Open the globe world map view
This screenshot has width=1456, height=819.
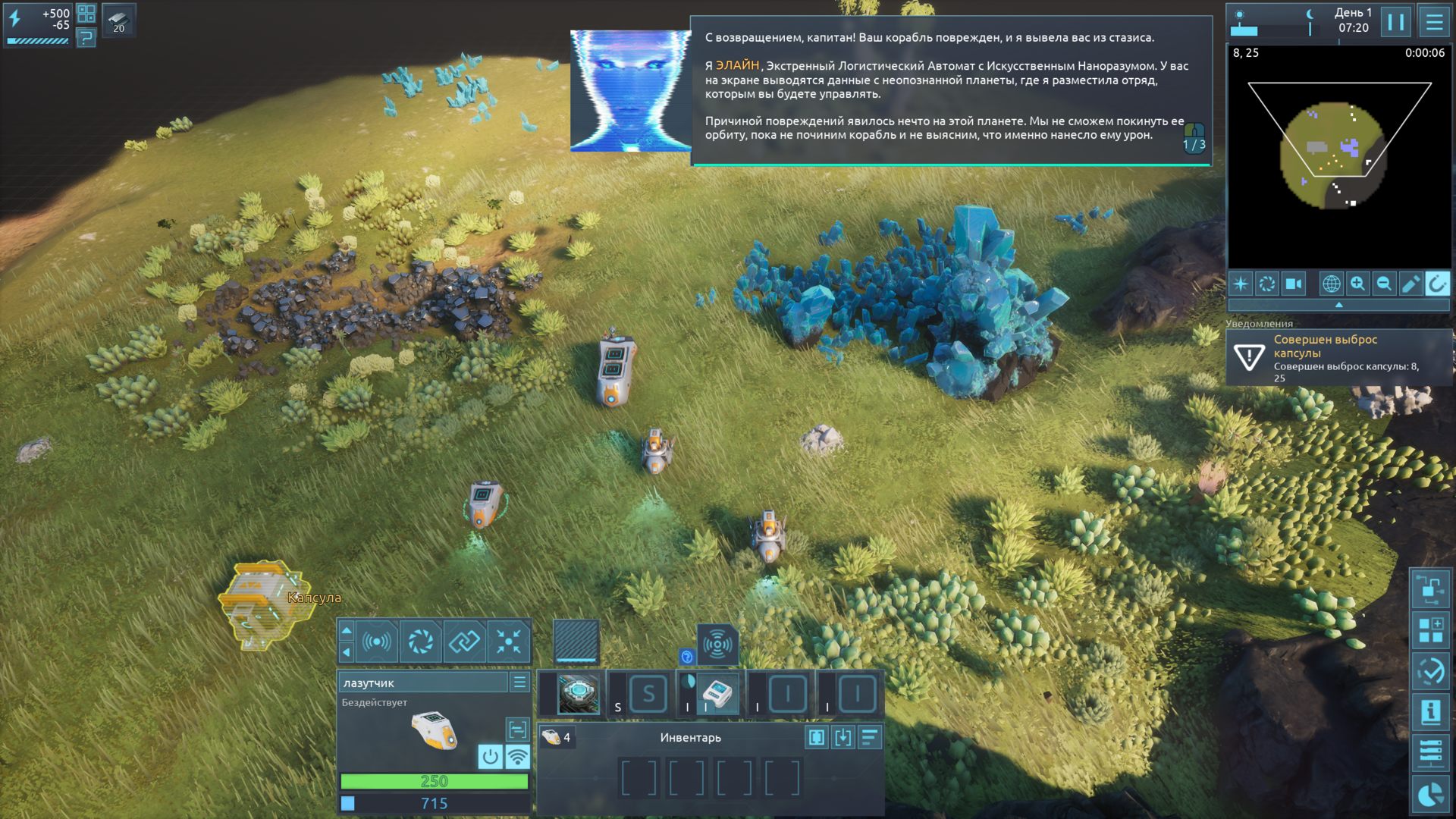coord(1331,284)
